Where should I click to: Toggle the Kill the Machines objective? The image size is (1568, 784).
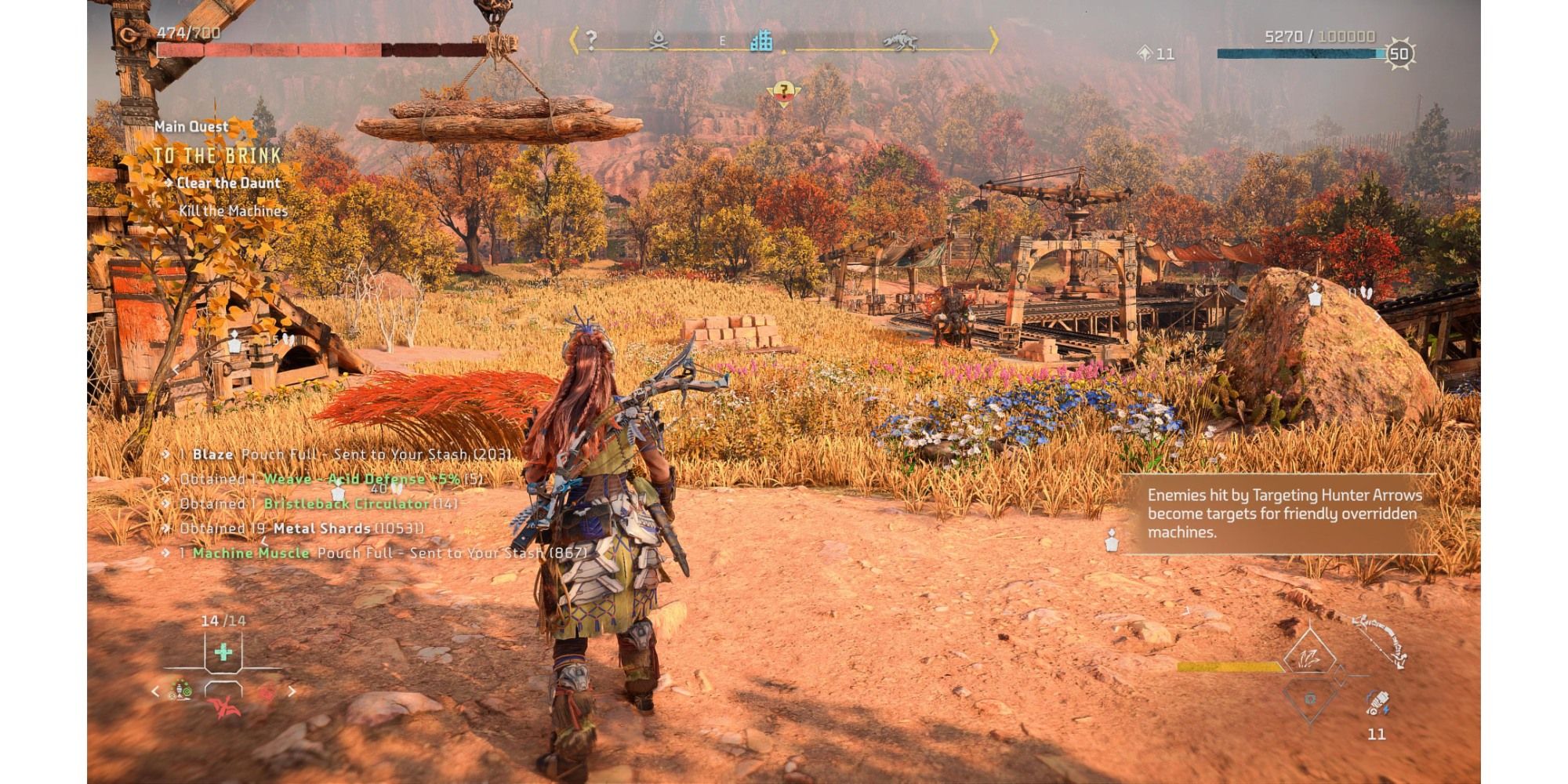(233, 210)
